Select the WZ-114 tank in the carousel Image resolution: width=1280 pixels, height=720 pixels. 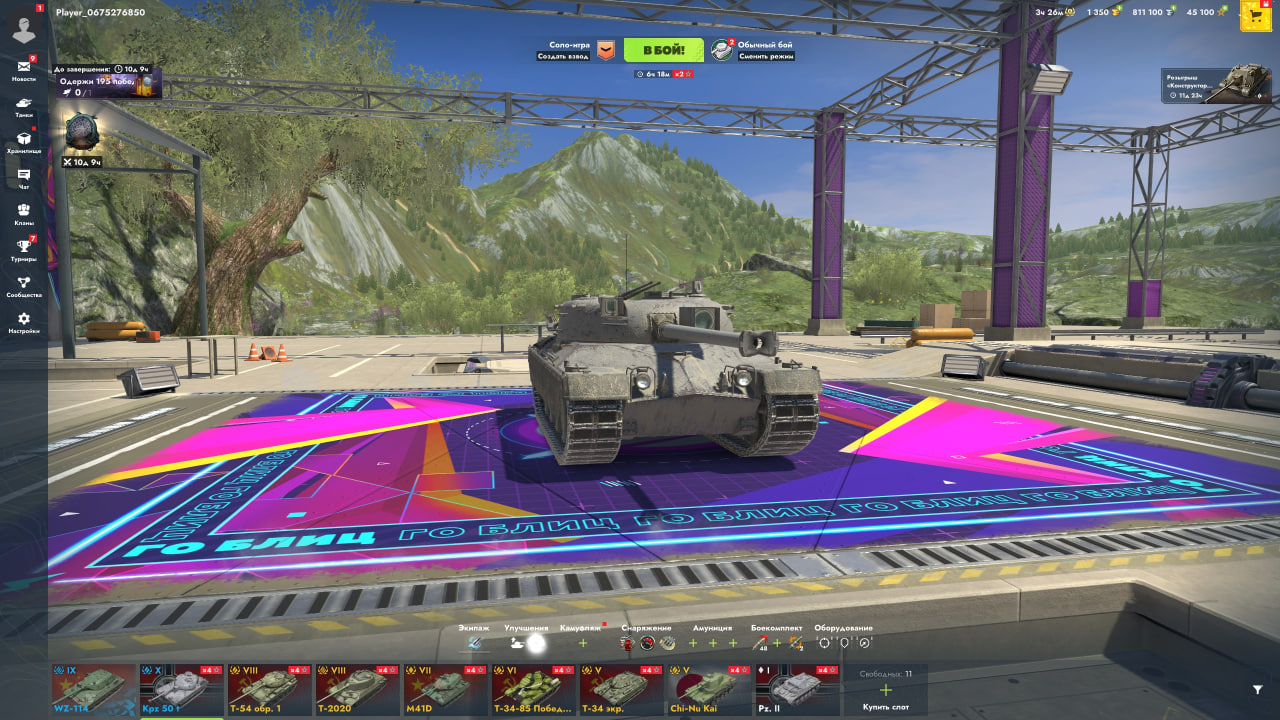point(94,690)
